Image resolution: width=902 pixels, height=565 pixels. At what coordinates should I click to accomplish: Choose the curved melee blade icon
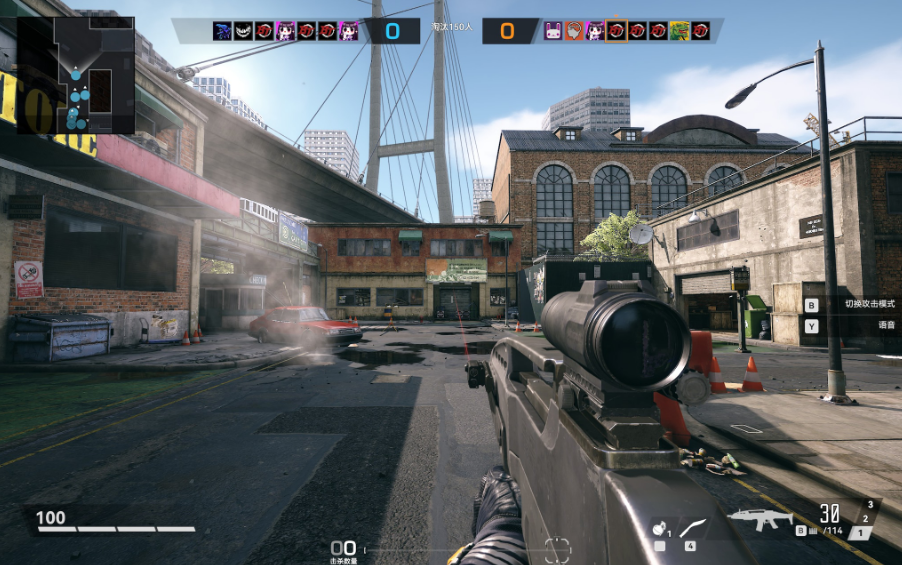click(x=692, y=529)
